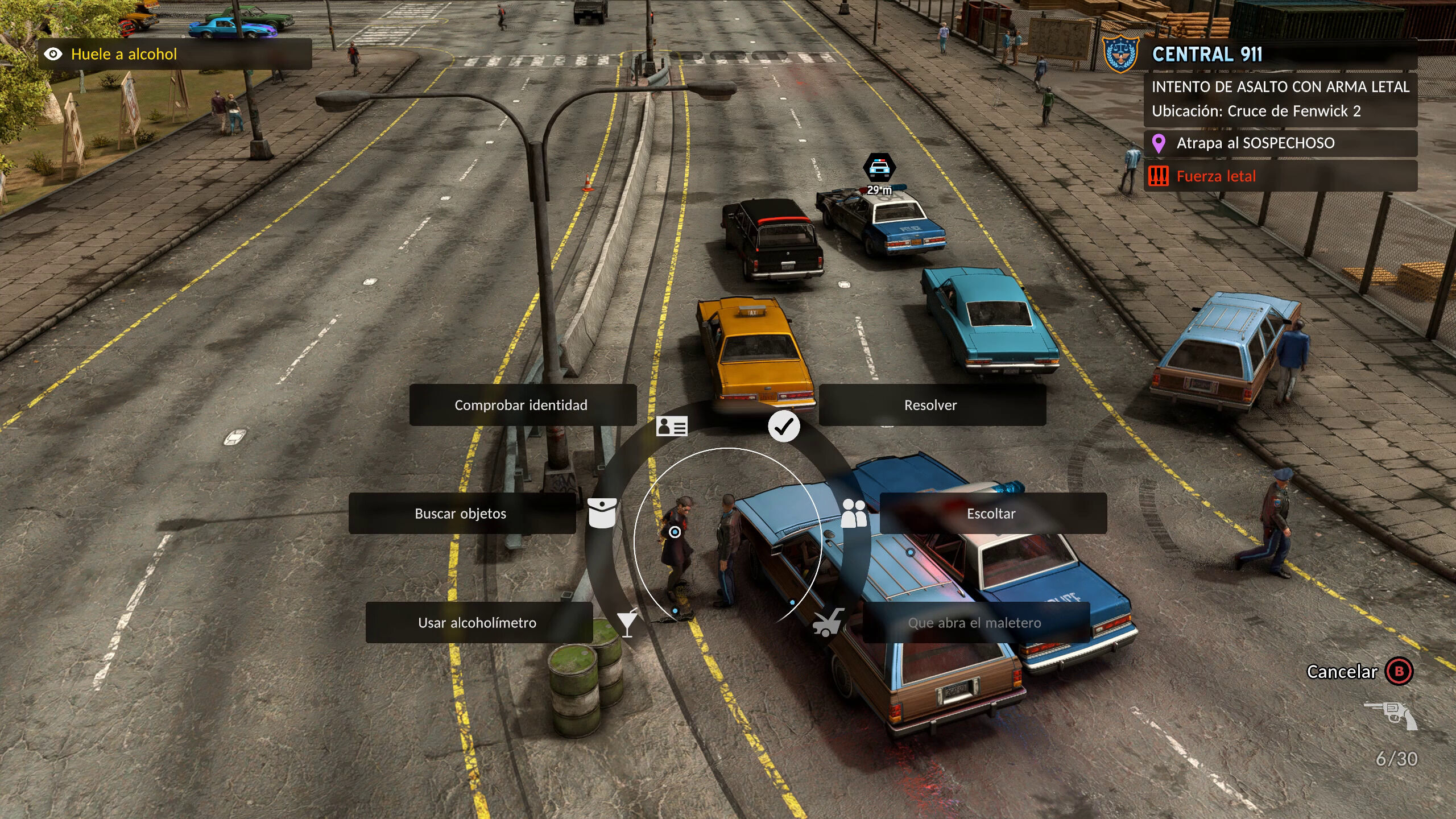Click the Cancelar label
Viewport: 1456px width, 819px height.
(1342, 672)
